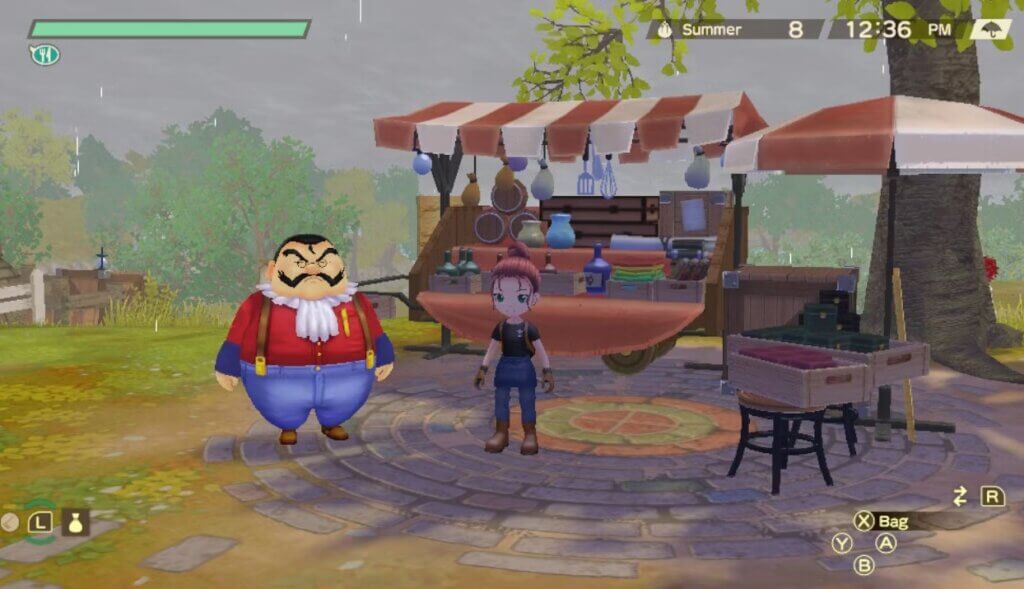Select the seed pouch item slot
This screenshot has height=589, width=1024.
(x=76, y=521)
